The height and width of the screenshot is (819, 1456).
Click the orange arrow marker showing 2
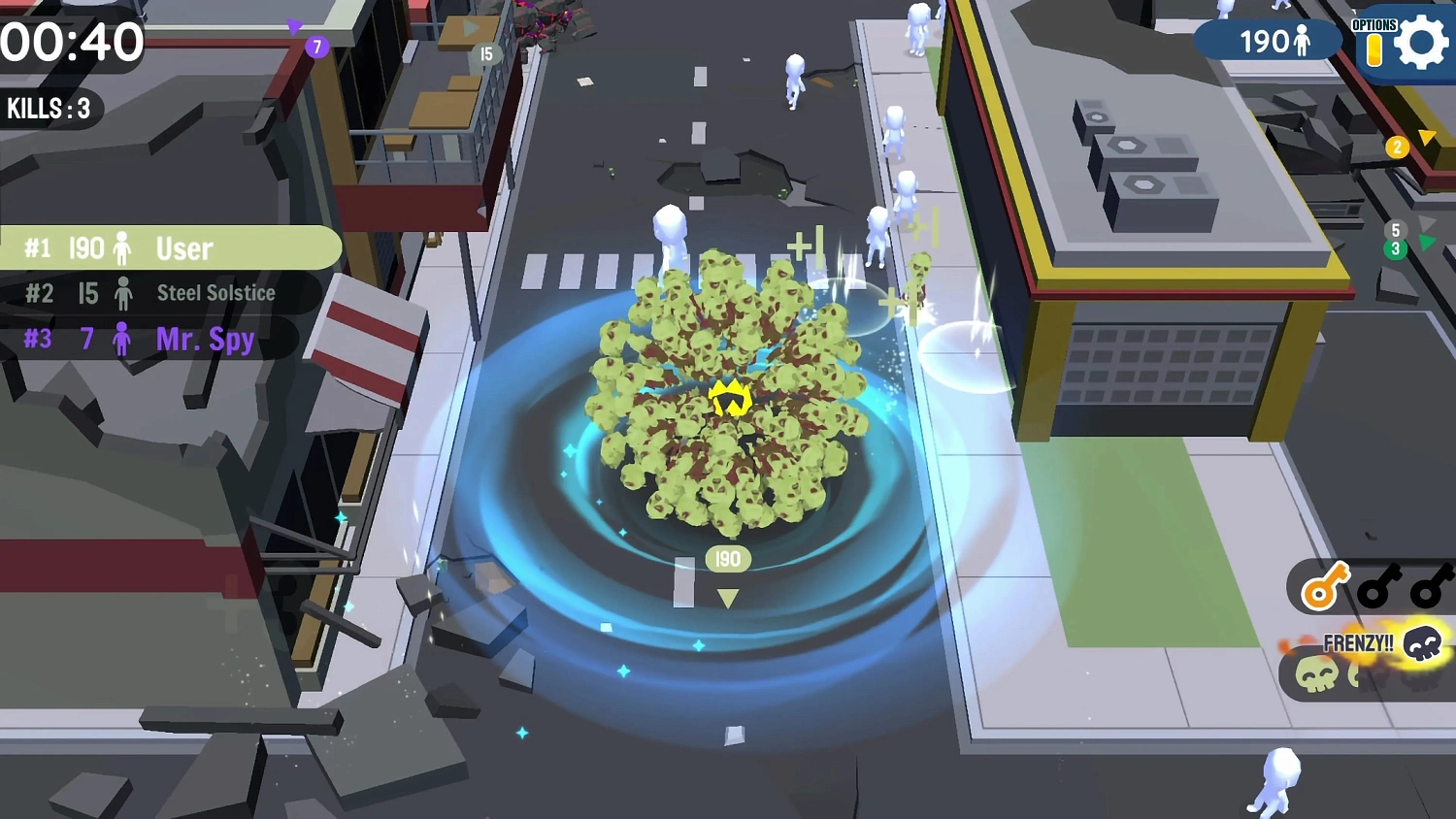pos(1397,147)
